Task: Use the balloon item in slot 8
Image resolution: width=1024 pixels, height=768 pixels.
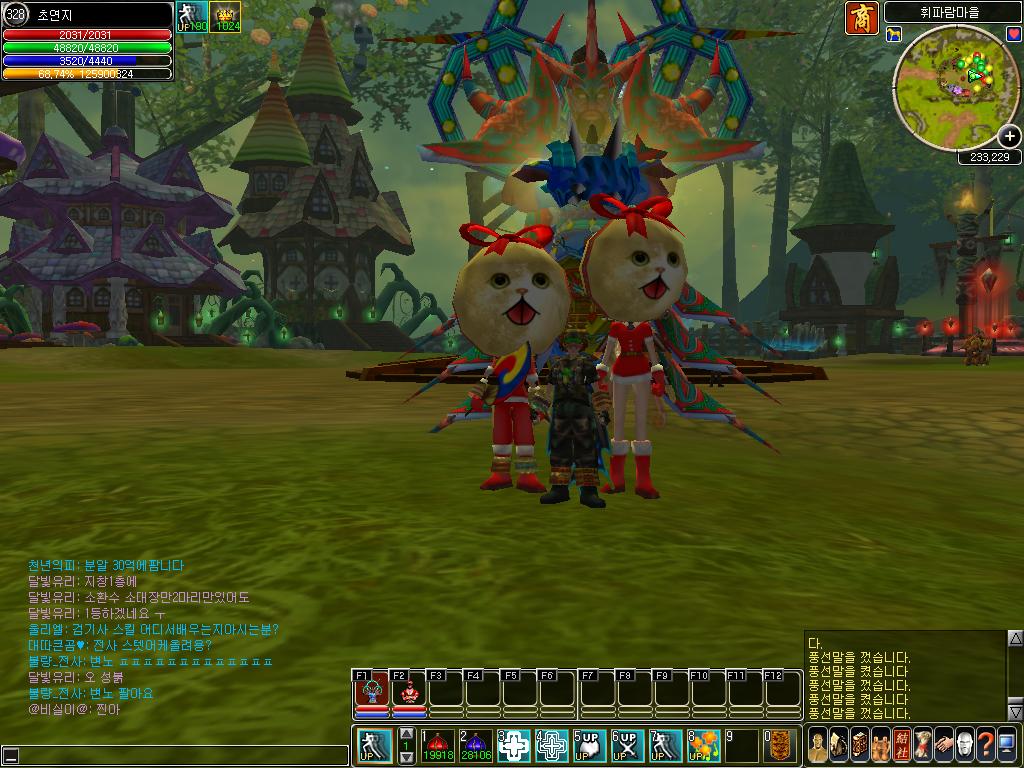Action: click(x=704, y=745)
